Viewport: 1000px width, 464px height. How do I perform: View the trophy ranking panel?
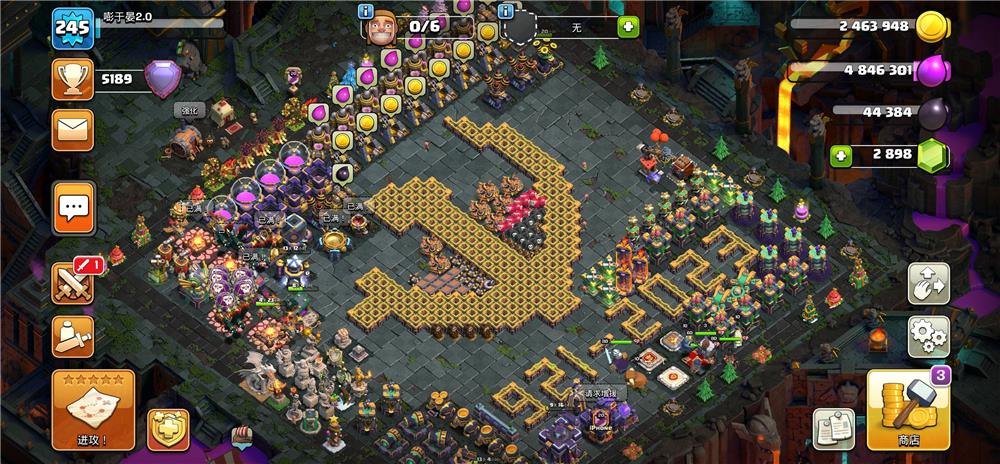tap(73, 77)
